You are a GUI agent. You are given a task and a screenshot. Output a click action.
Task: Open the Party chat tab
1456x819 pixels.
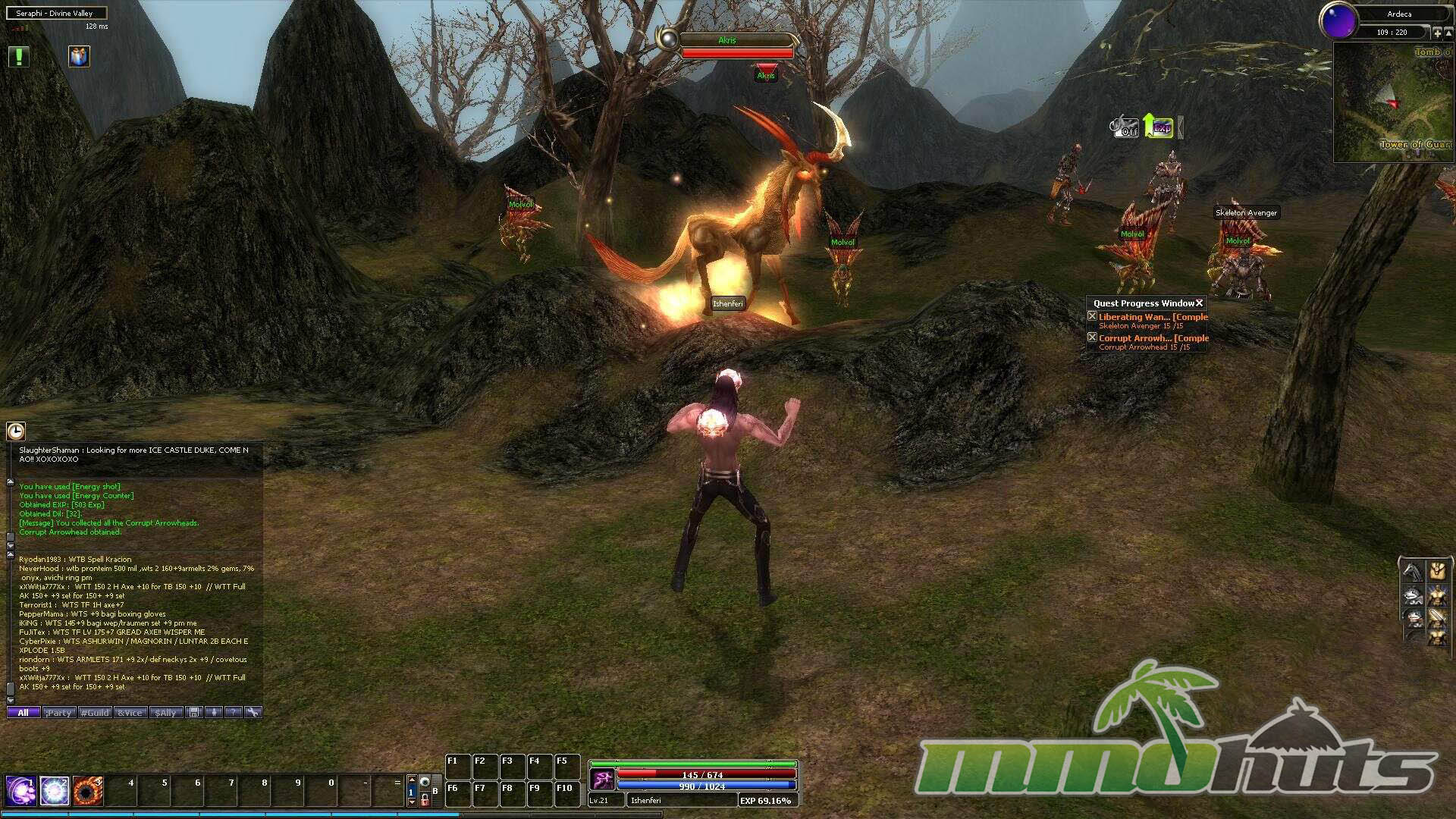[x=58, y=713]
